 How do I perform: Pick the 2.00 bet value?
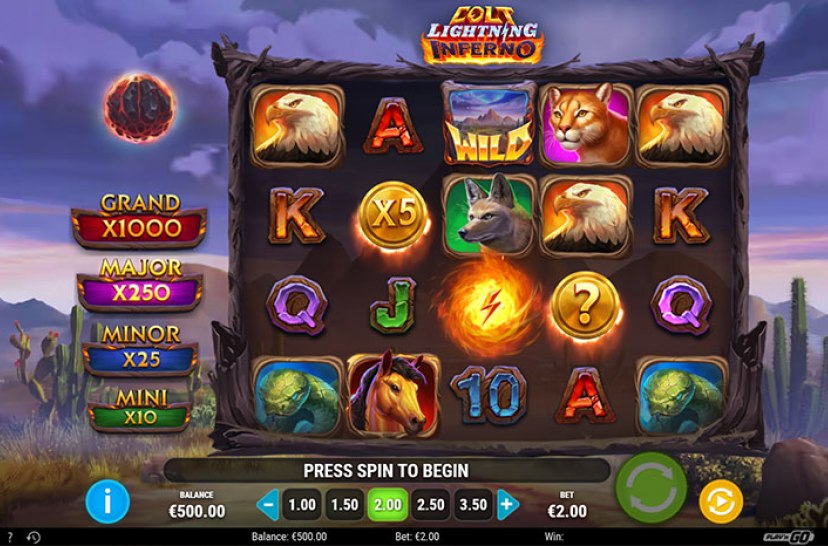tap(387, 504)
